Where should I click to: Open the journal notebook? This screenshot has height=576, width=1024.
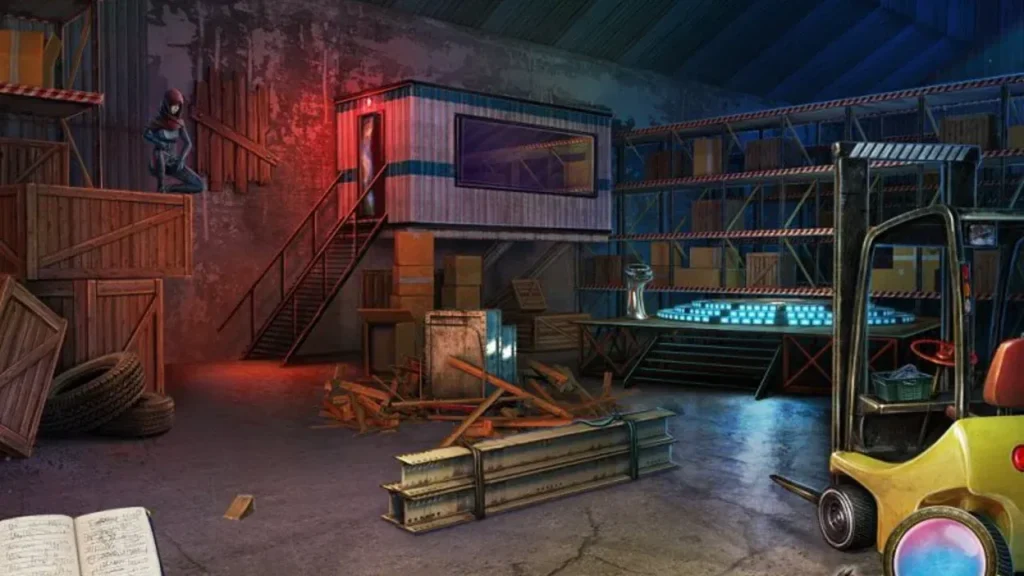click(x=78, y=545)
